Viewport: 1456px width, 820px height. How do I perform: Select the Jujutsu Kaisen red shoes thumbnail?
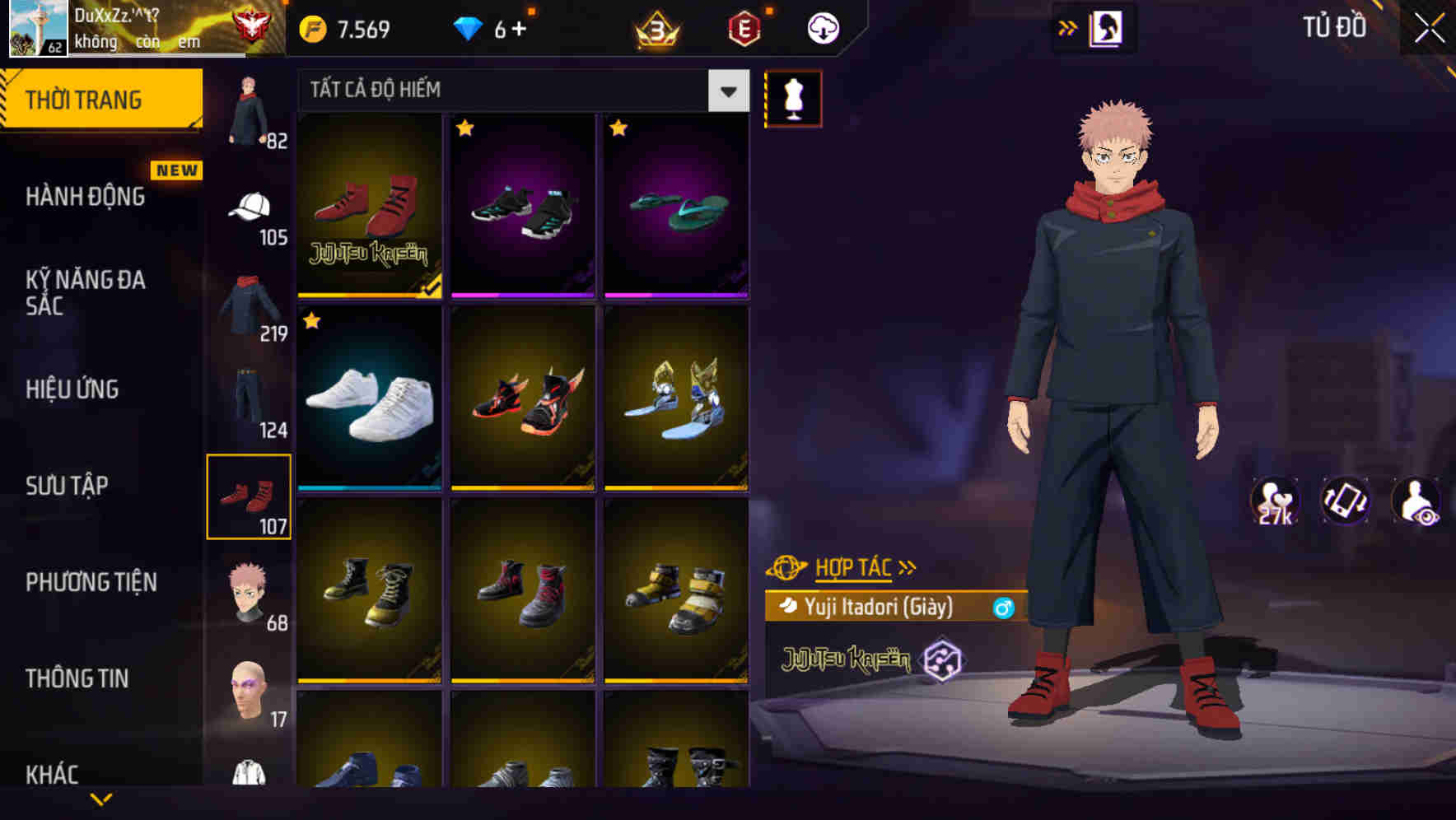point(369,205)
